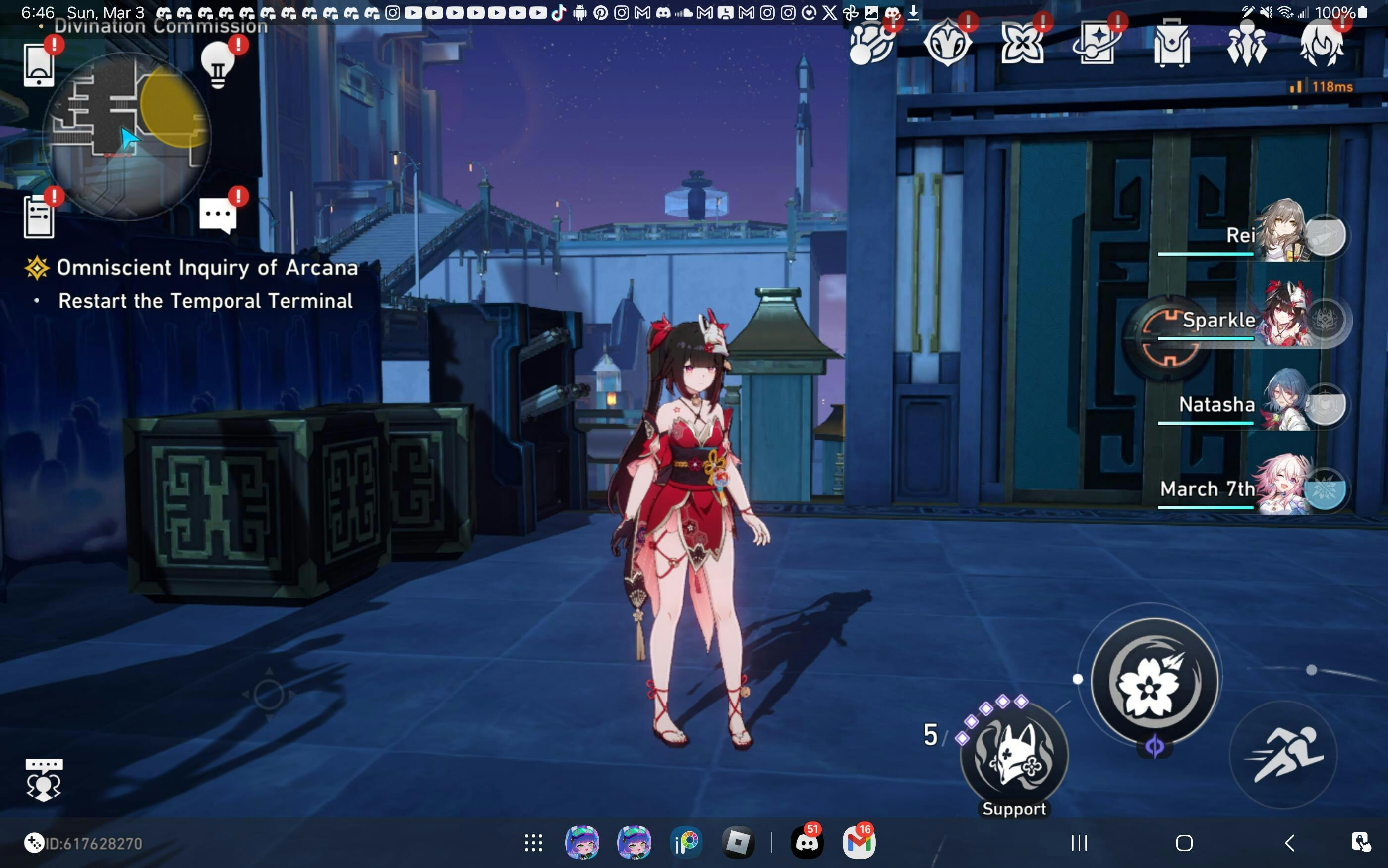The image size is (1388, 868).
Task: Activate the flower basic attack button
Action: coord(1154,681)
